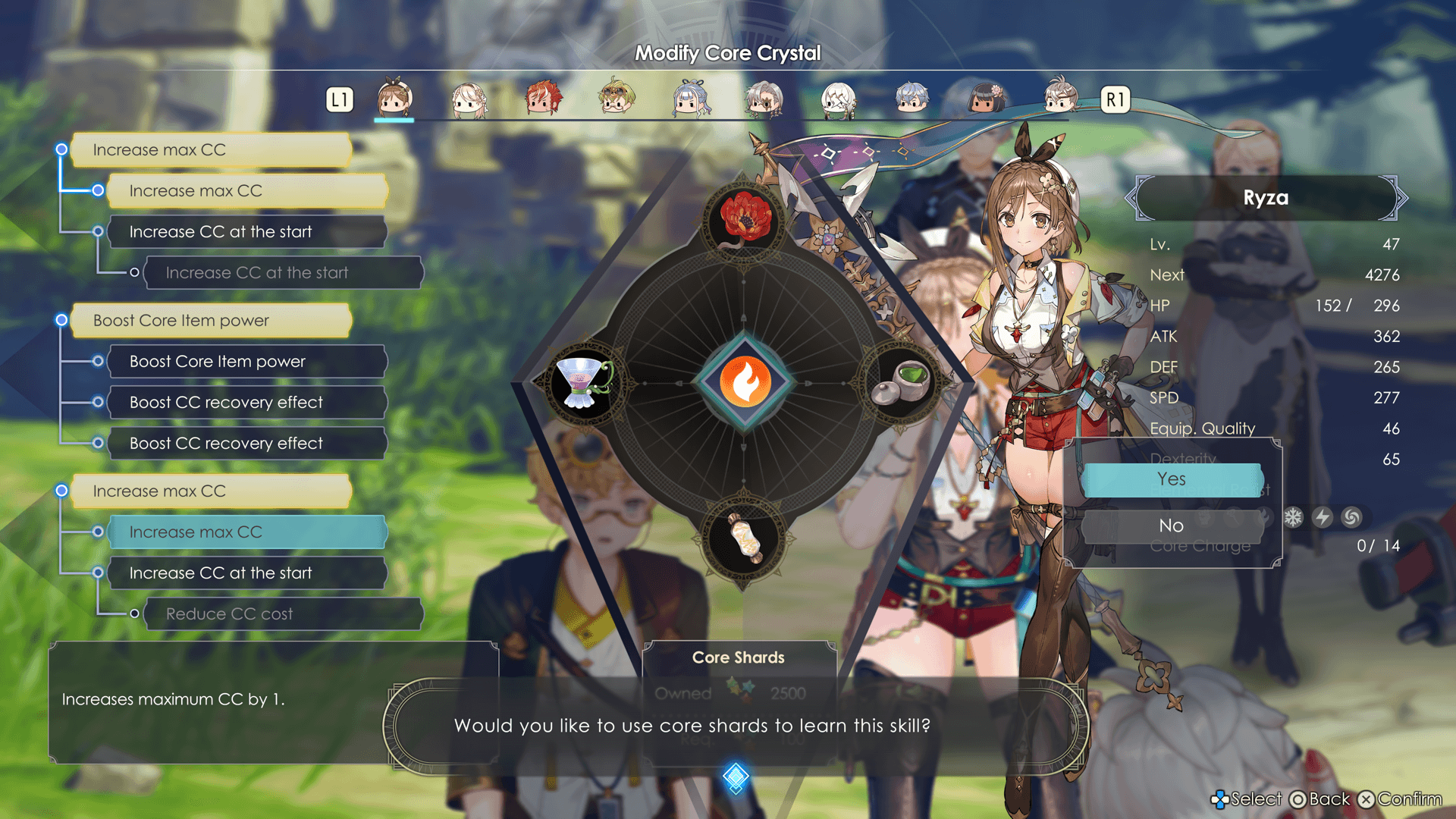Select the gold Boost Core Item power node
This screenshot has height=819, width=1456.
tap(211, 321)
